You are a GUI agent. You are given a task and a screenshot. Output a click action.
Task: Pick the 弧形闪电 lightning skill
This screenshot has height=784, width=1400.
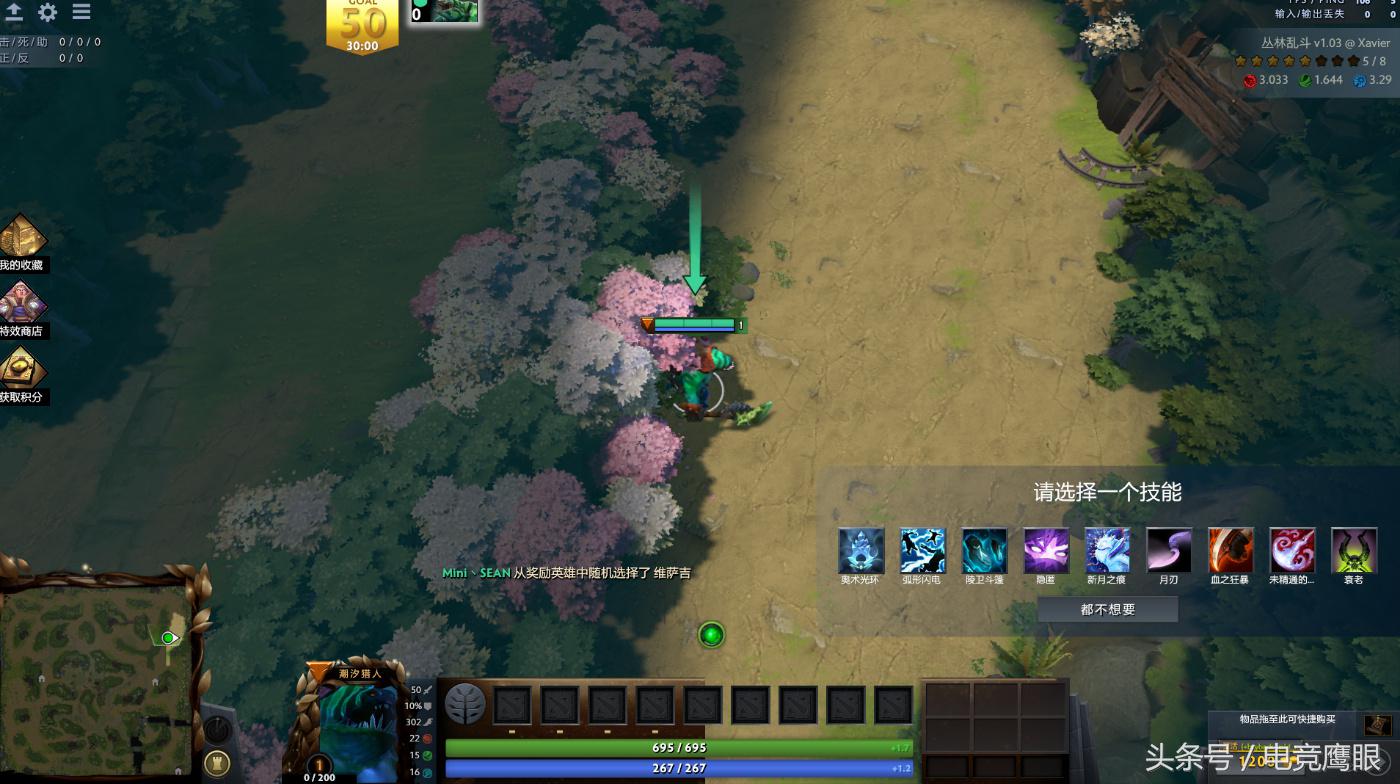pos(922,550)
